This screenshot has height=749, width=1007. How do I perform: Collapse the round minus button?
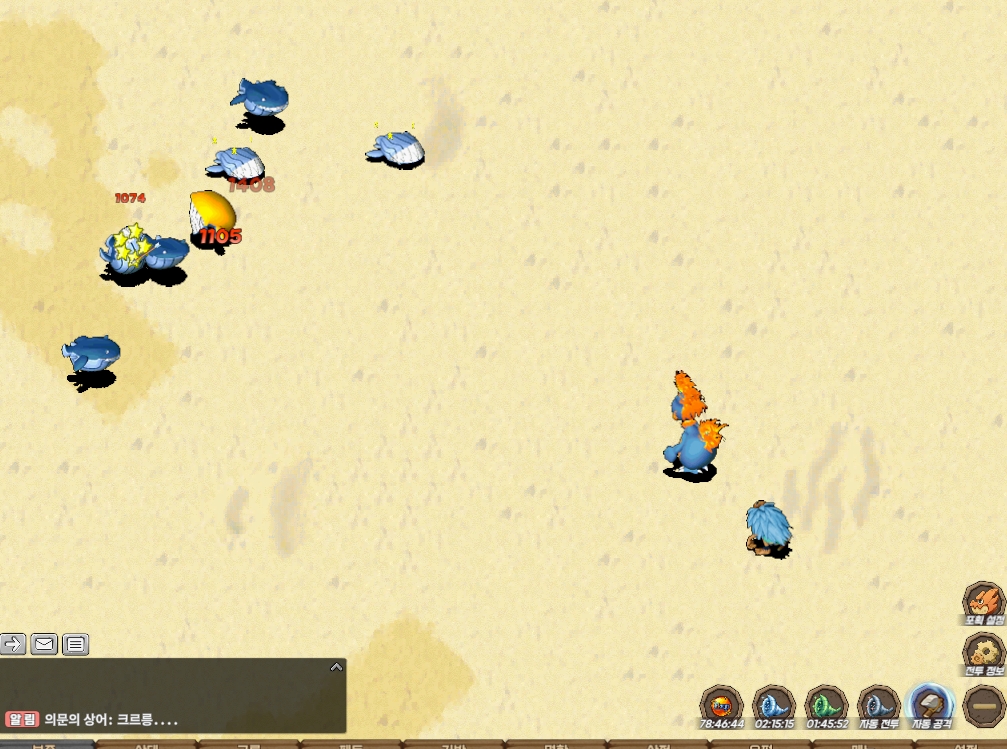point(984,706)
